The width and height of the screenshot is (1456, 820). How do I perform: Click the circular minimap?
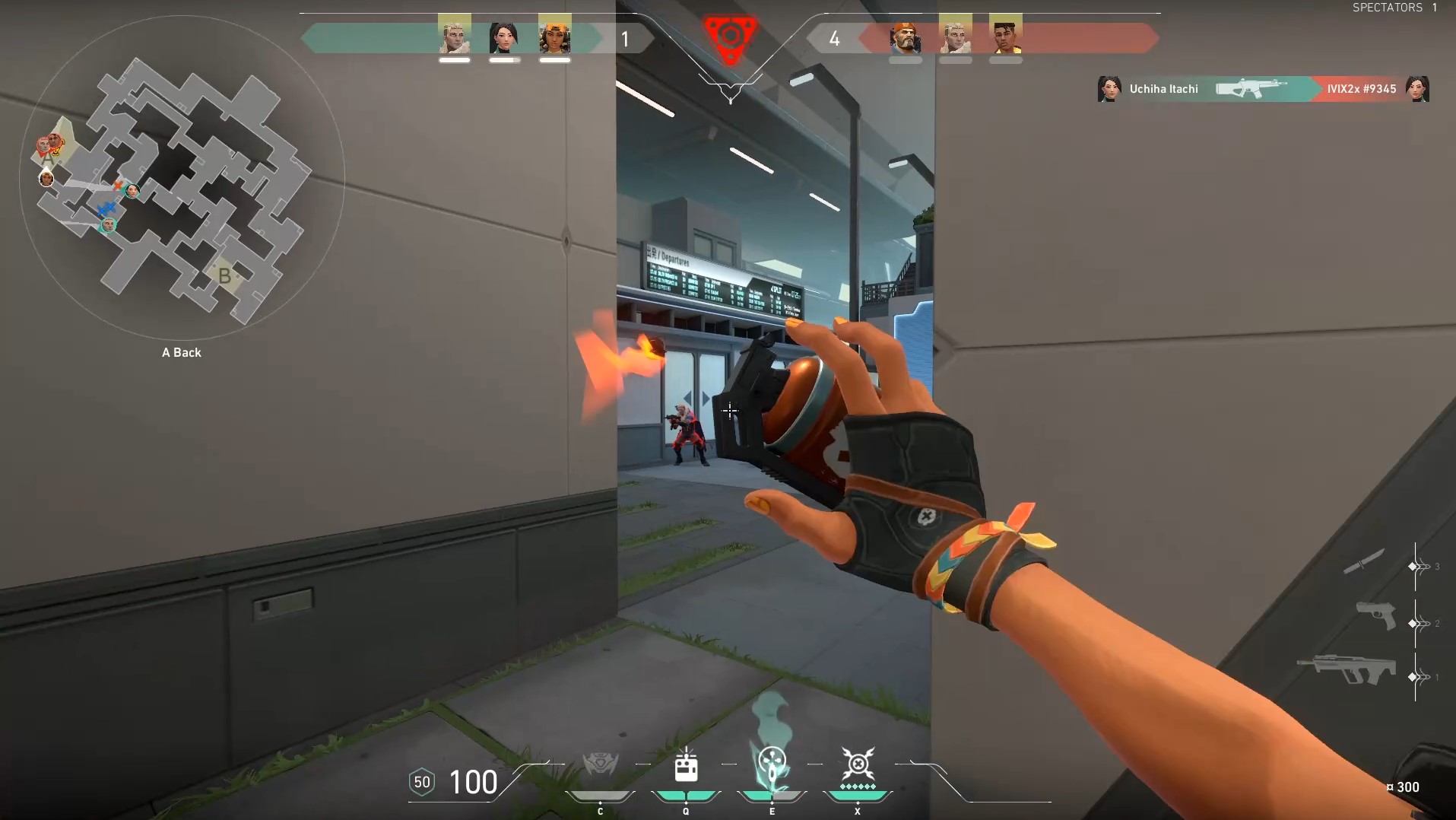pos(182,179)
